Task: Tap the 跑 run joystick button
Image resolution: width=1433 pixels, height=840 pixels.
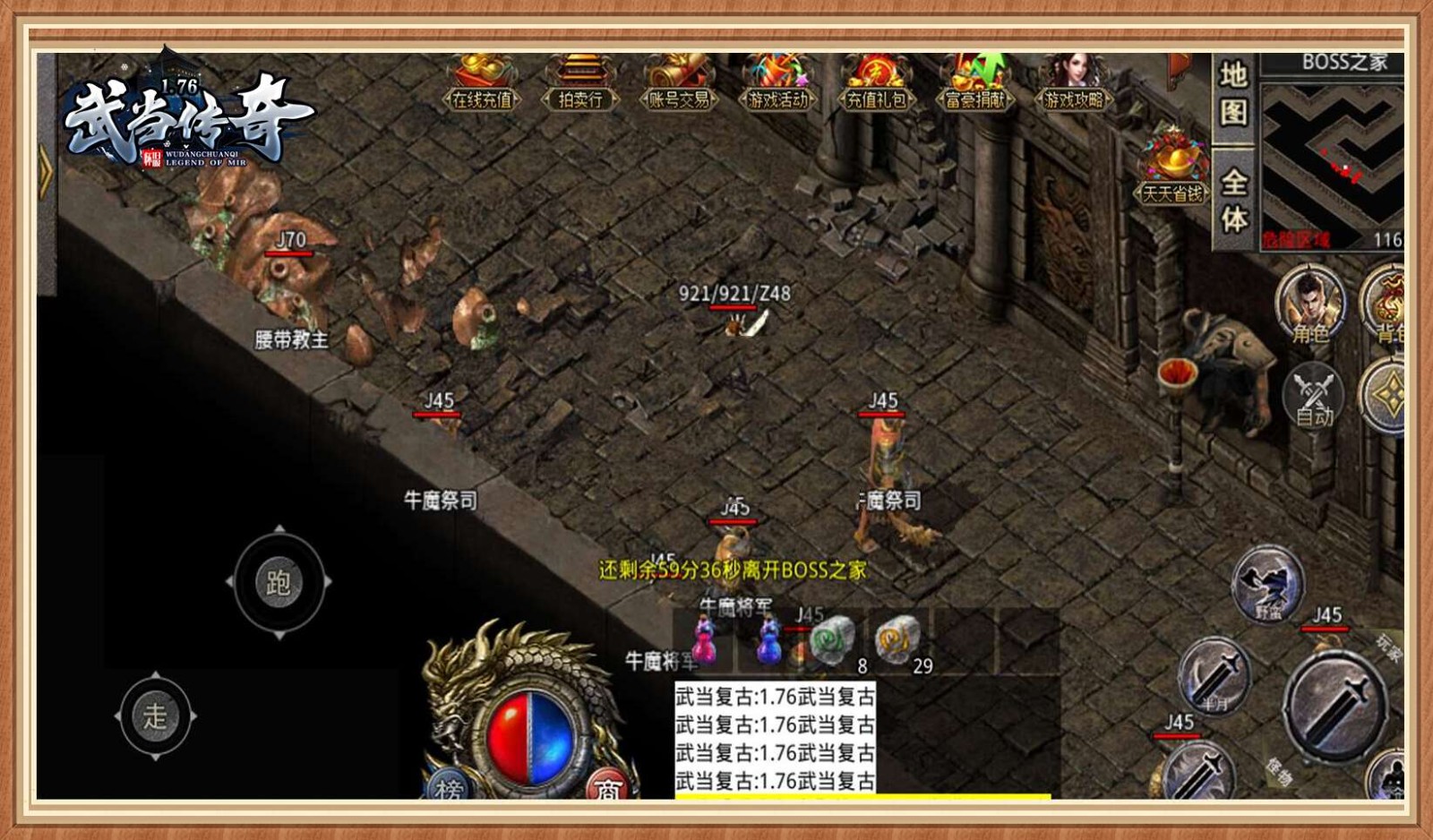Action: click(279, 582)
